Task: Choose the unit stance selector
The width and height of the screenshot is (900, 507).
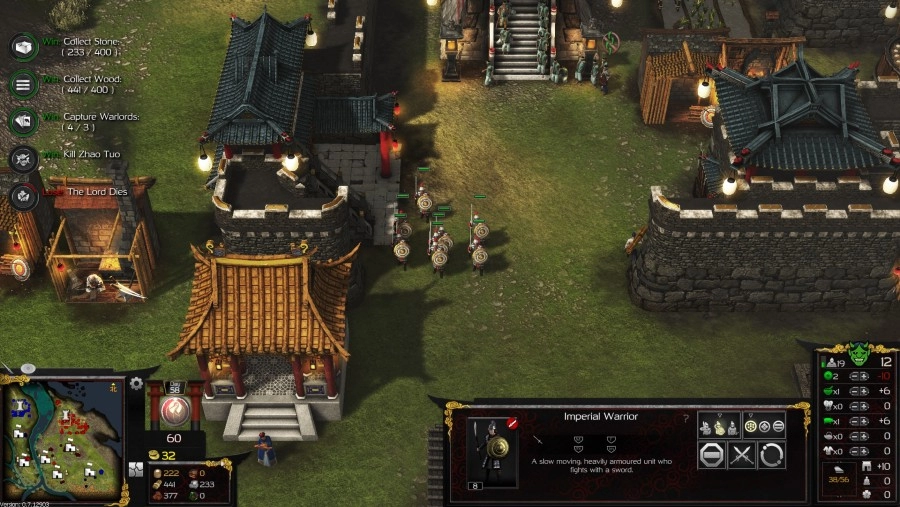Action: 719,425
